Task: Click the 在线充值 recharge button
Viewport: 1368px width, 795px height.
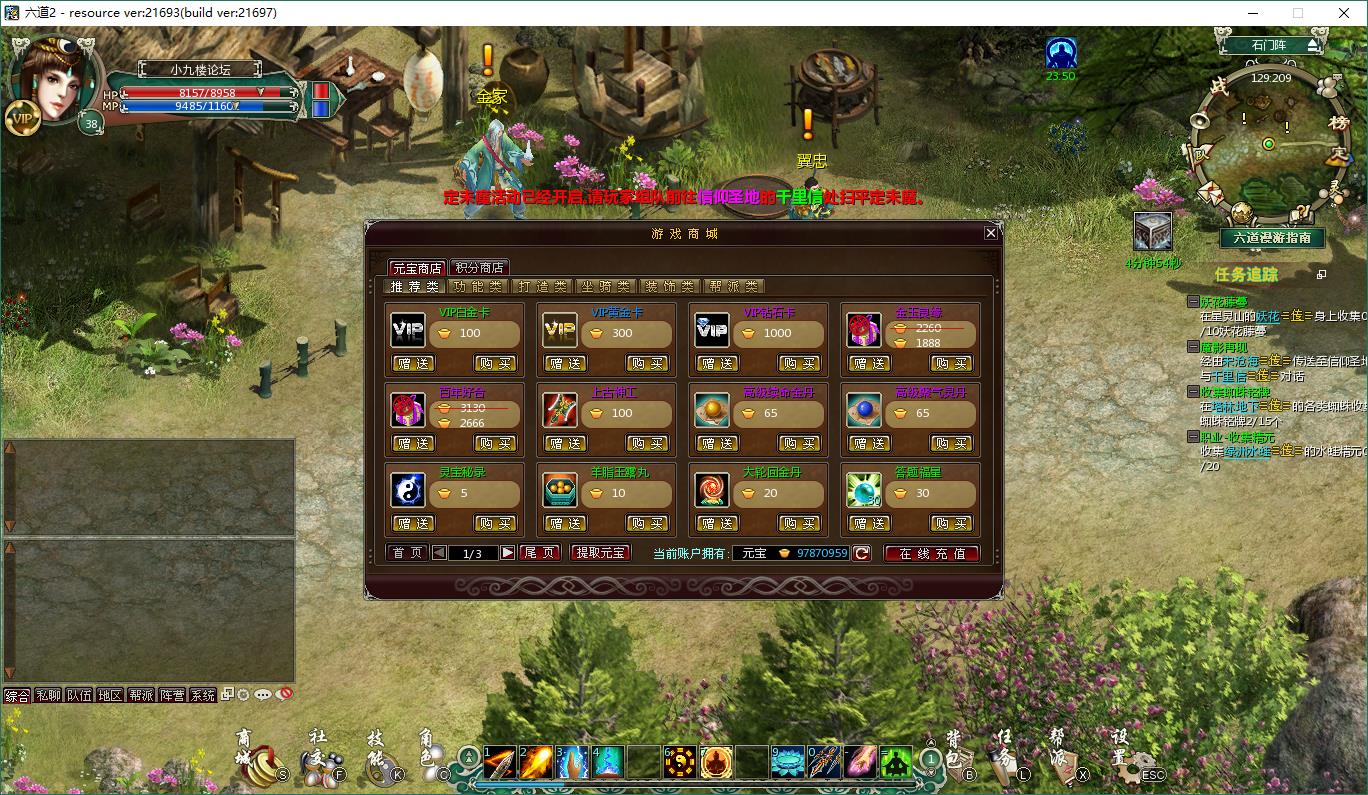Action: tap(931, 551)
